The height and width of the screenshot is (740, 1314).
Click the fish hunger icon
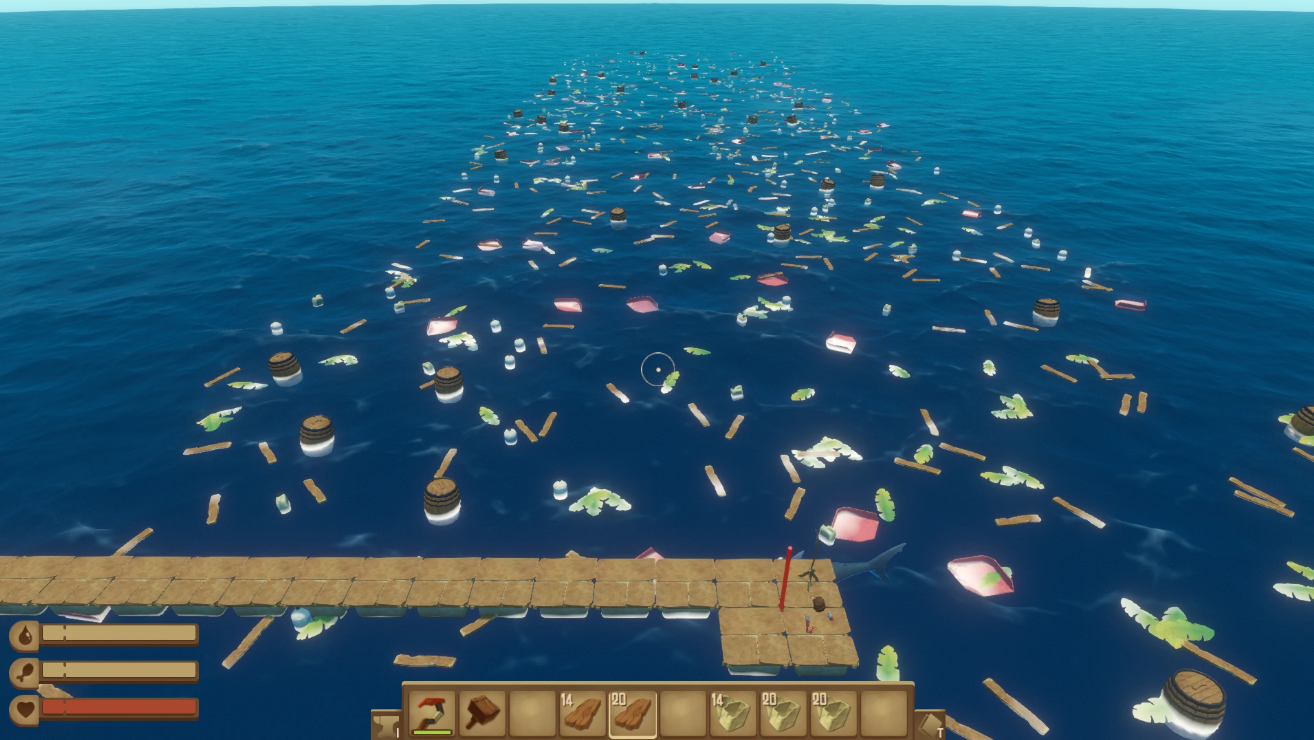coord(23,670)
